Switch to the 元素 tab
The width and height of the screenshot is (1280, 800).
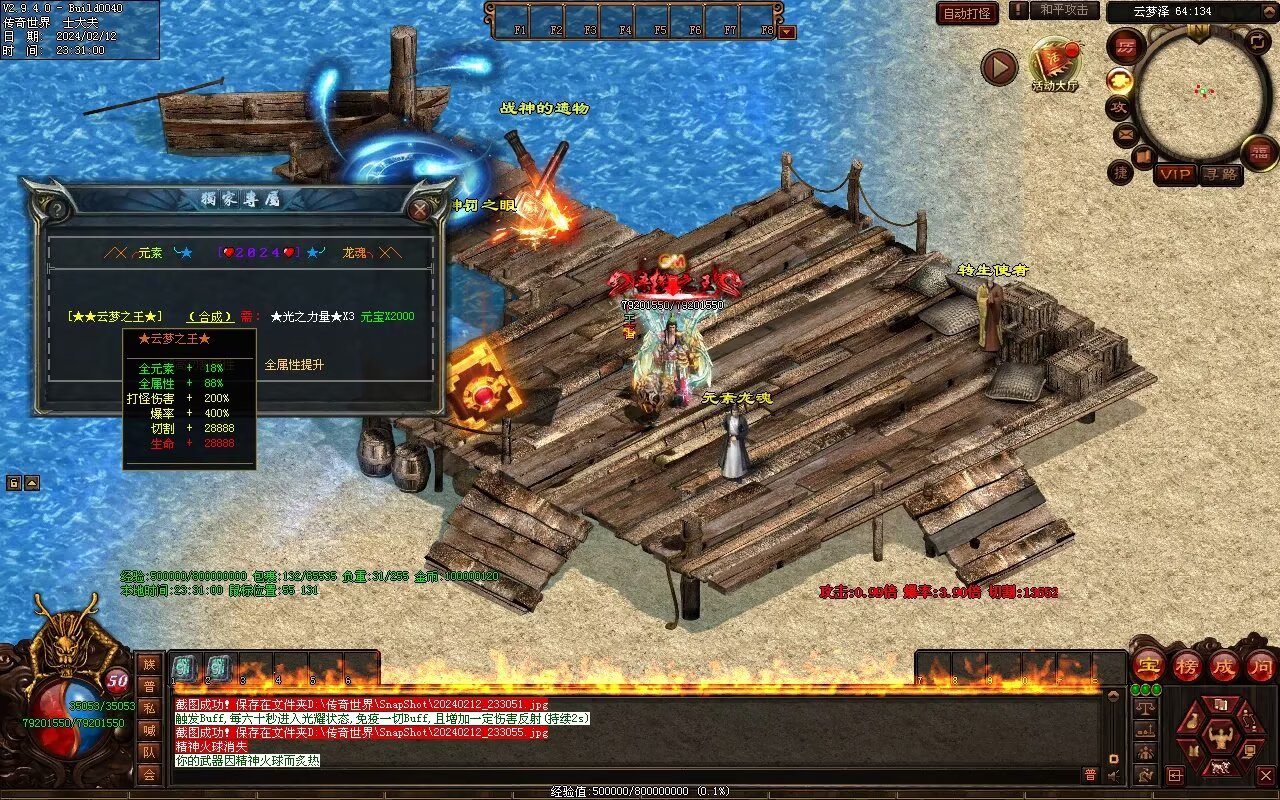point(149,254)
